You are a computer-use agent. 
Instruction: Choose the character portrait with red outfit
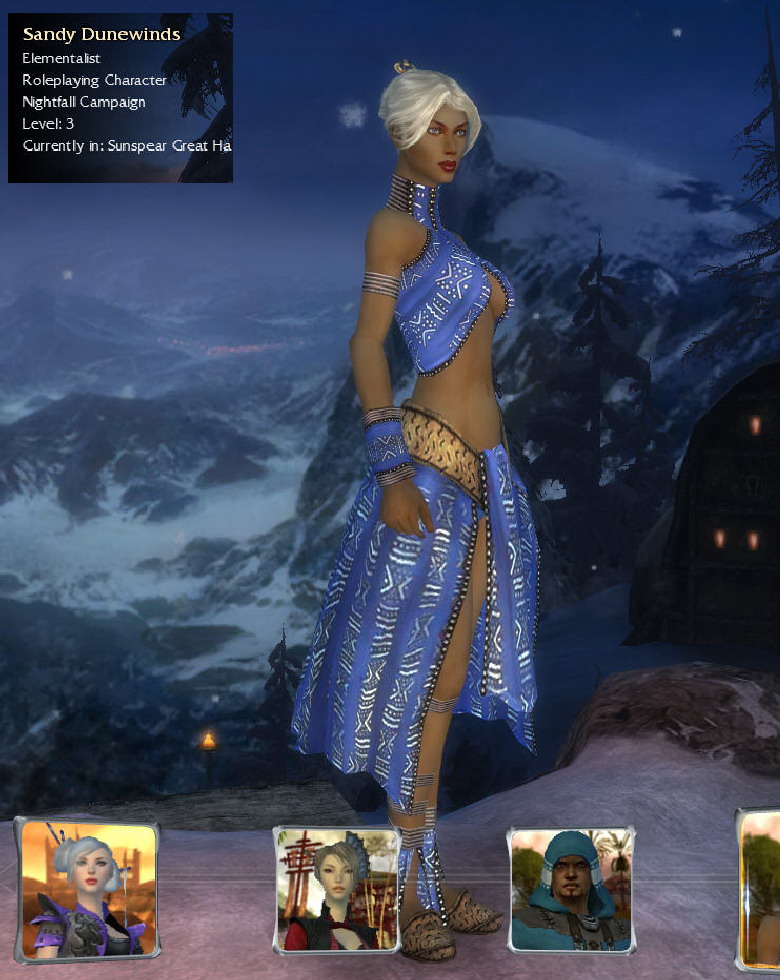(x=337, y=891)
